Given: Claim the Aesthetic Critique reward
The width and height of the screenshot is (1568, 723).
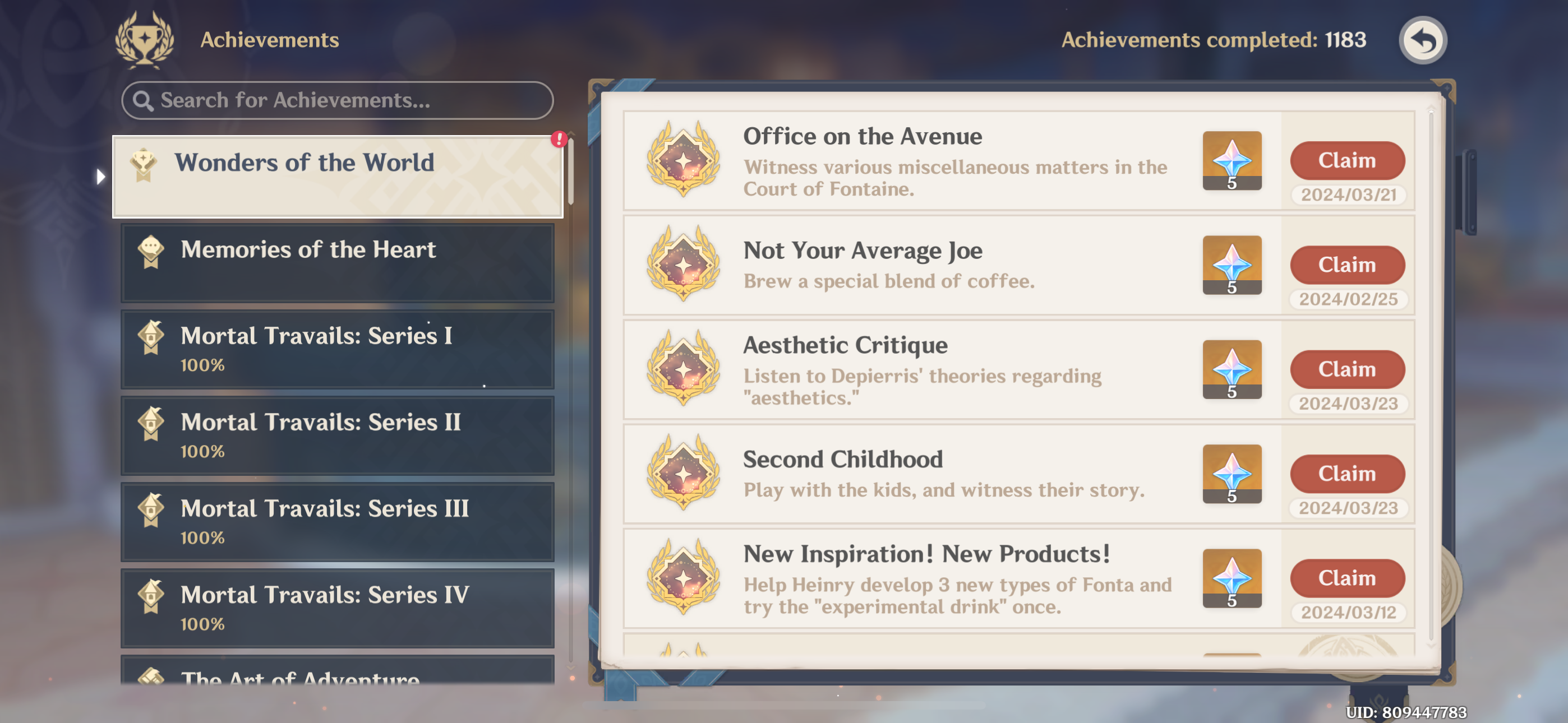Looking at the screenshot, I should [x=1347, y=369].
